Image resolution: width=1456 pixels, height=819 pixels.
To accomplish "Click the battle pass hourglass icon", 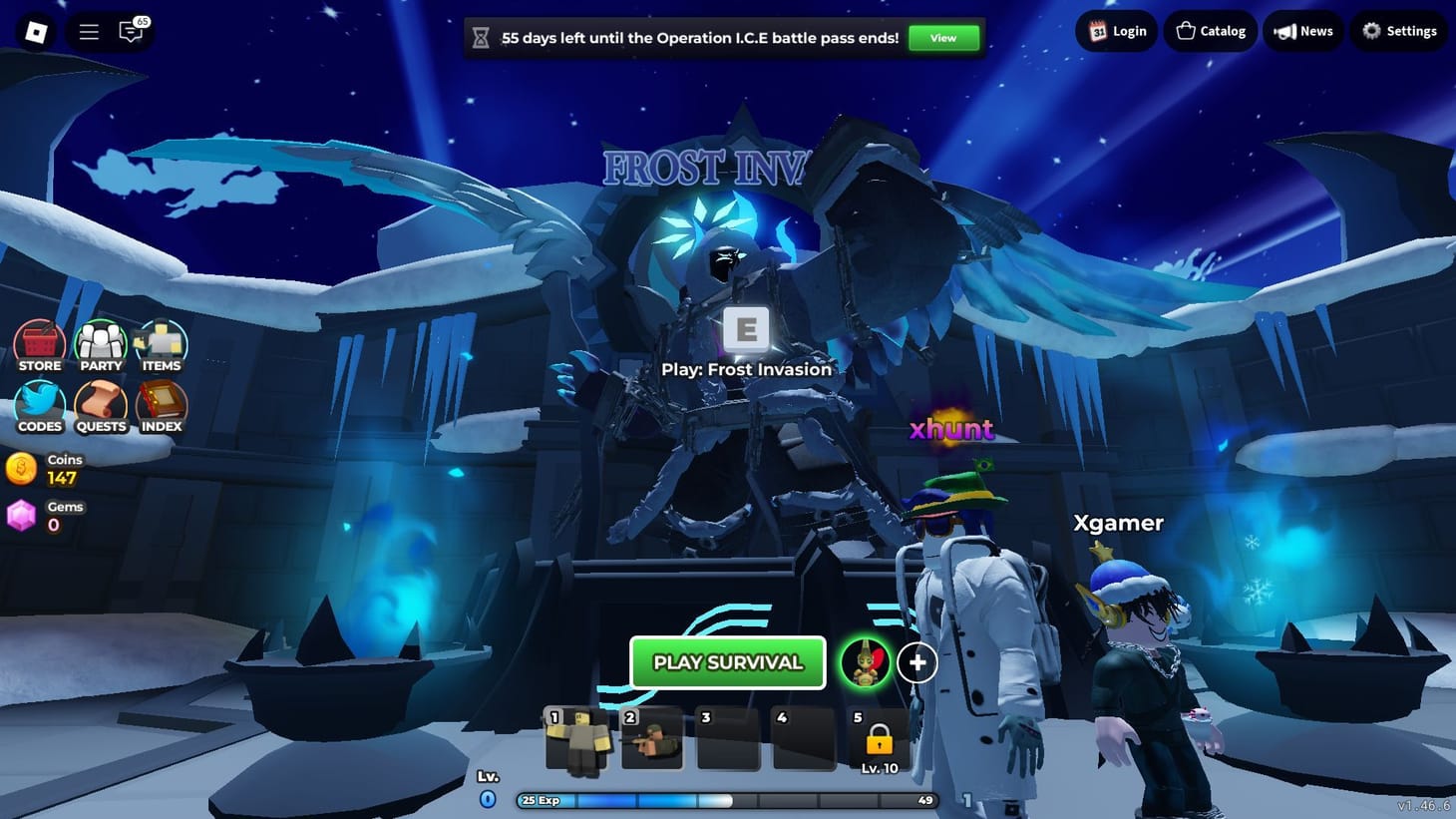I will tap(482, 37).
